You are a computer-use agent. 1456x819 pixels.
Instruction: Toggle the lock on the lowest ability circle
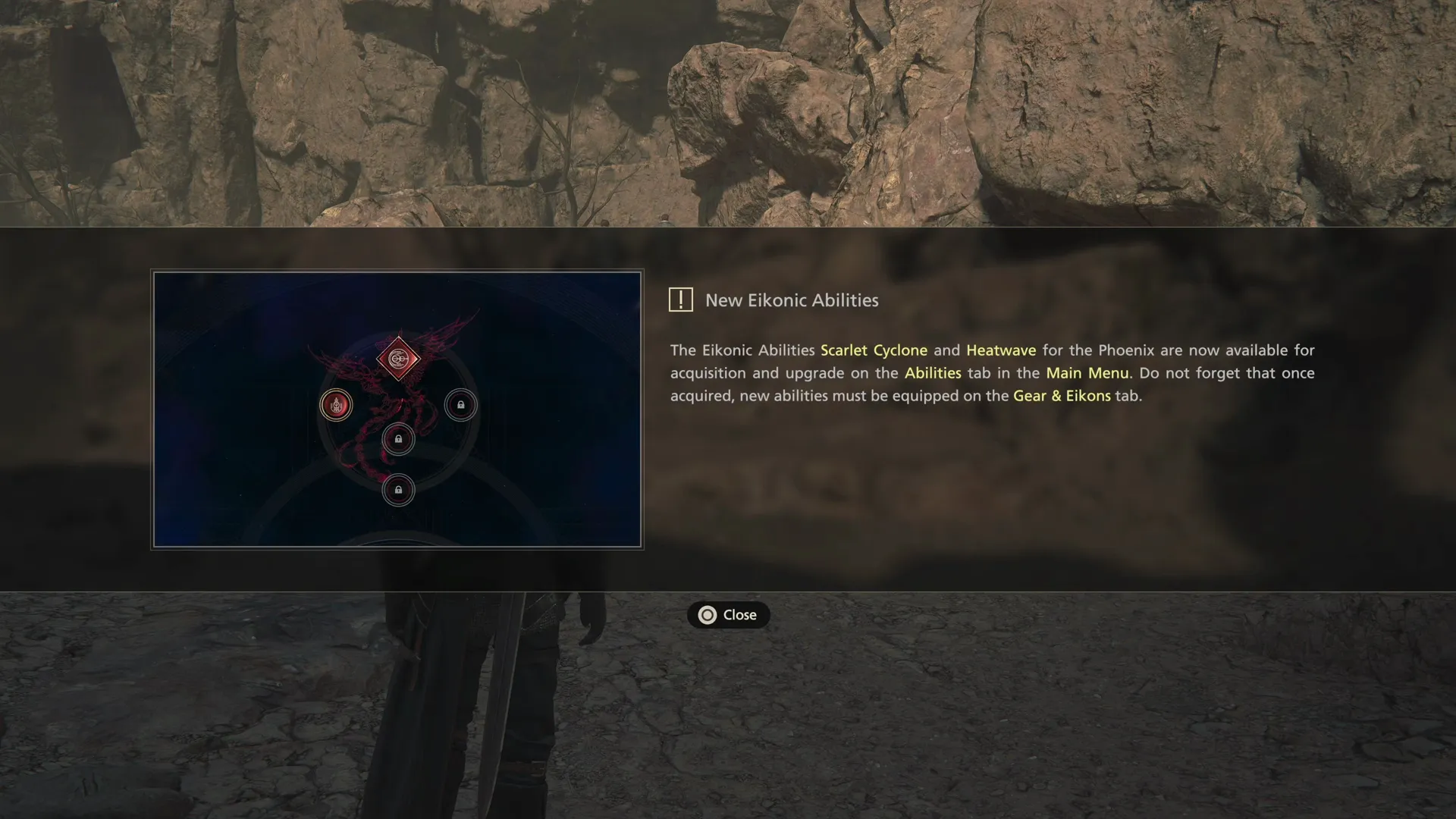[399, 490]
